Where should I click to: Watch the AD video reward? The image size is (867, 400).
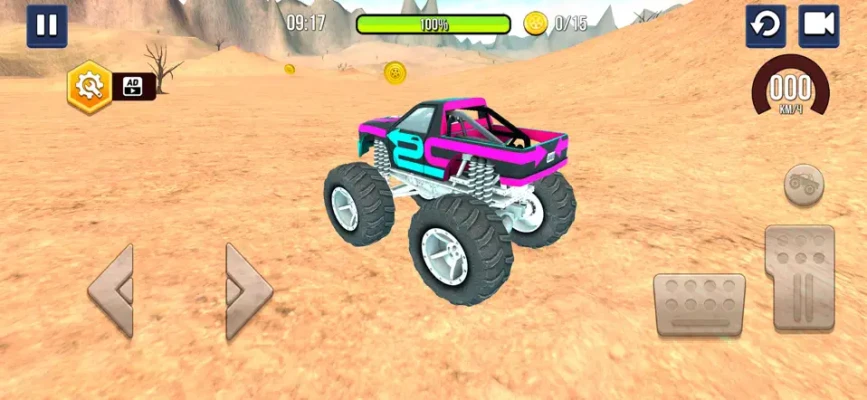[x=133, y=86]
